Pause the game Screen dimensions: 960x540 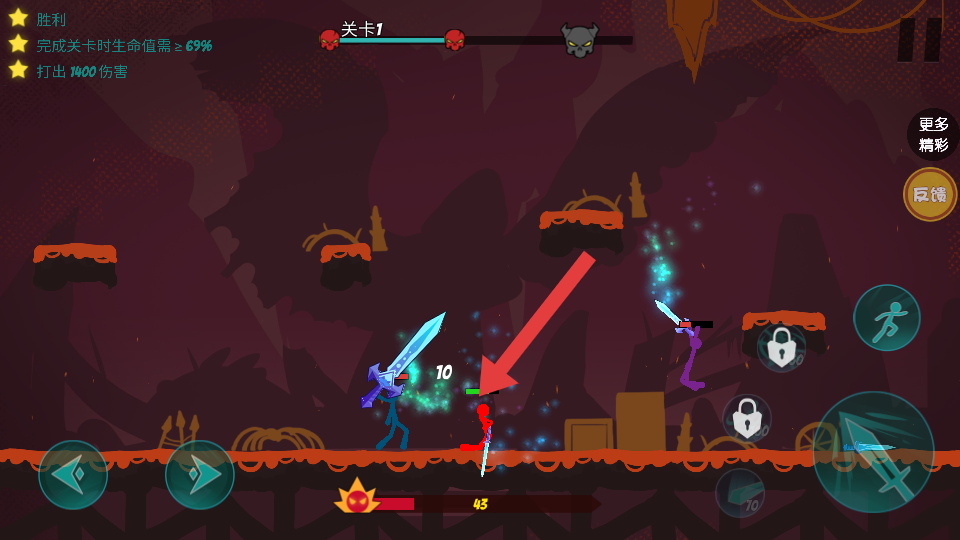pos(919,40)
